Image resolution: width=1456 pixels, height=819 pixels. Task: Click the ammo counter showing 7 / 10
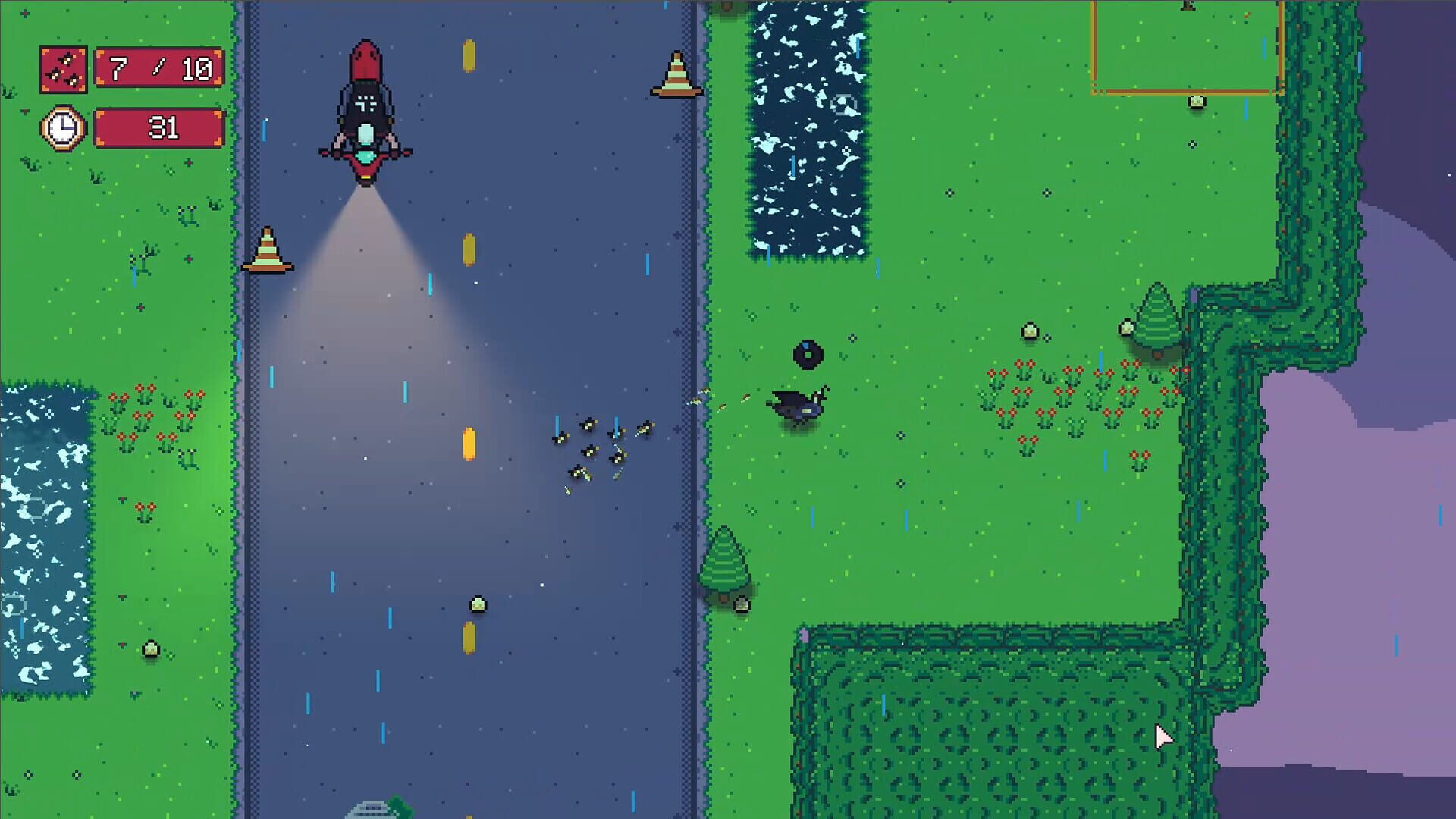coord(158,68)
